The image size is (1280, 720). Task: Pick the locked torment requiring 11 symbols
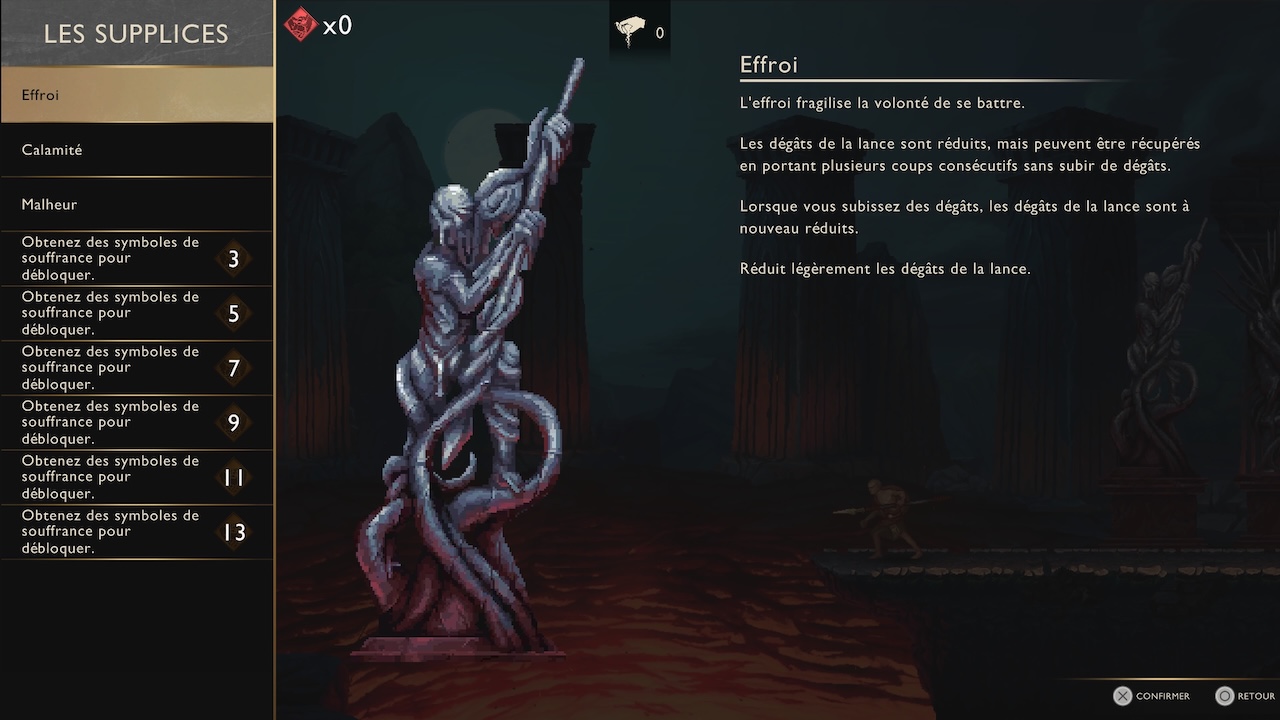136,477
